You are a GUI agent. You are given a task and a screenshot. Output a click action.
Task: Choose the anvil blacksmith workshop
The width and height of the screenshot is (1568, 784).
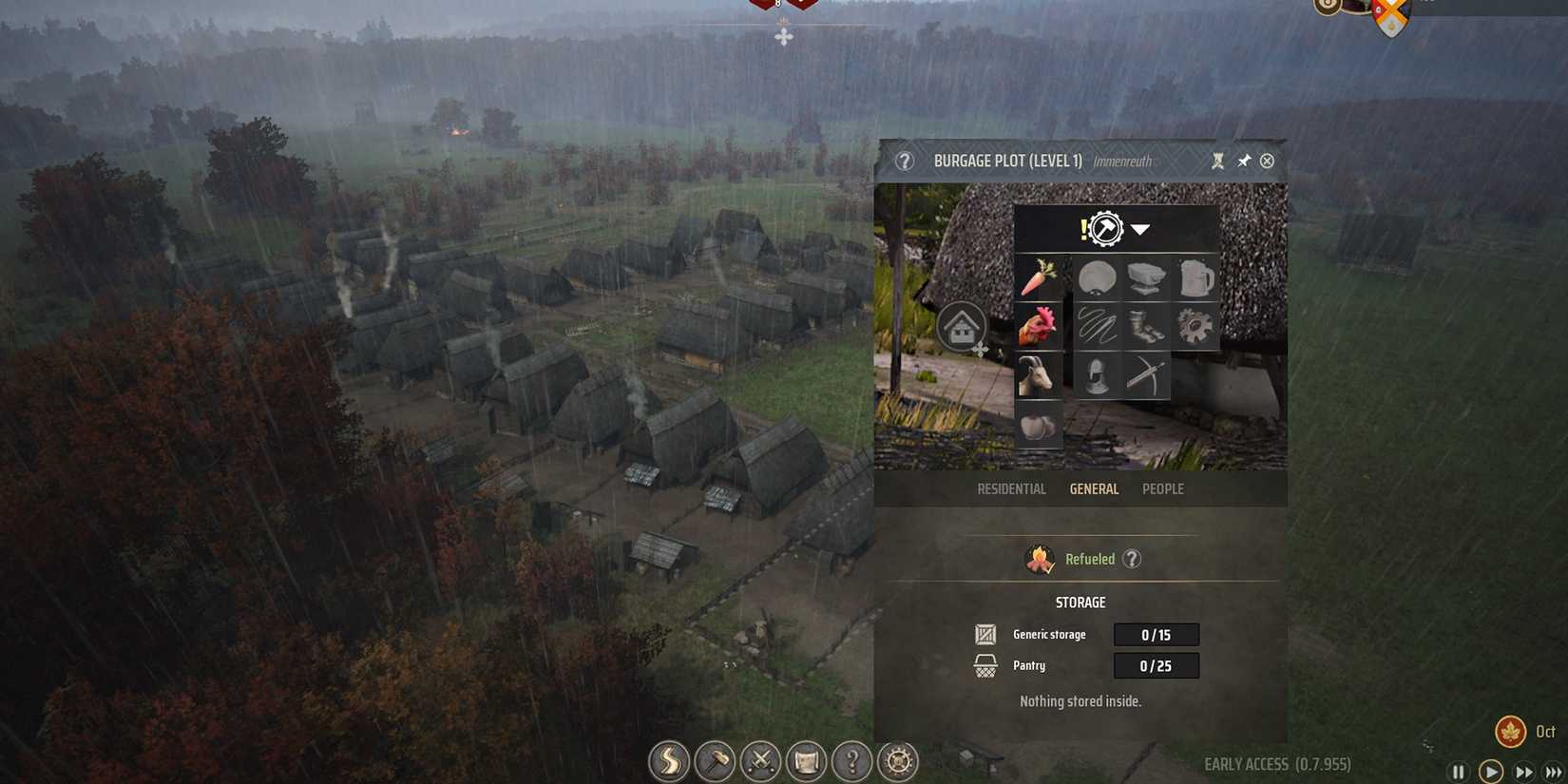point(1146,278)
